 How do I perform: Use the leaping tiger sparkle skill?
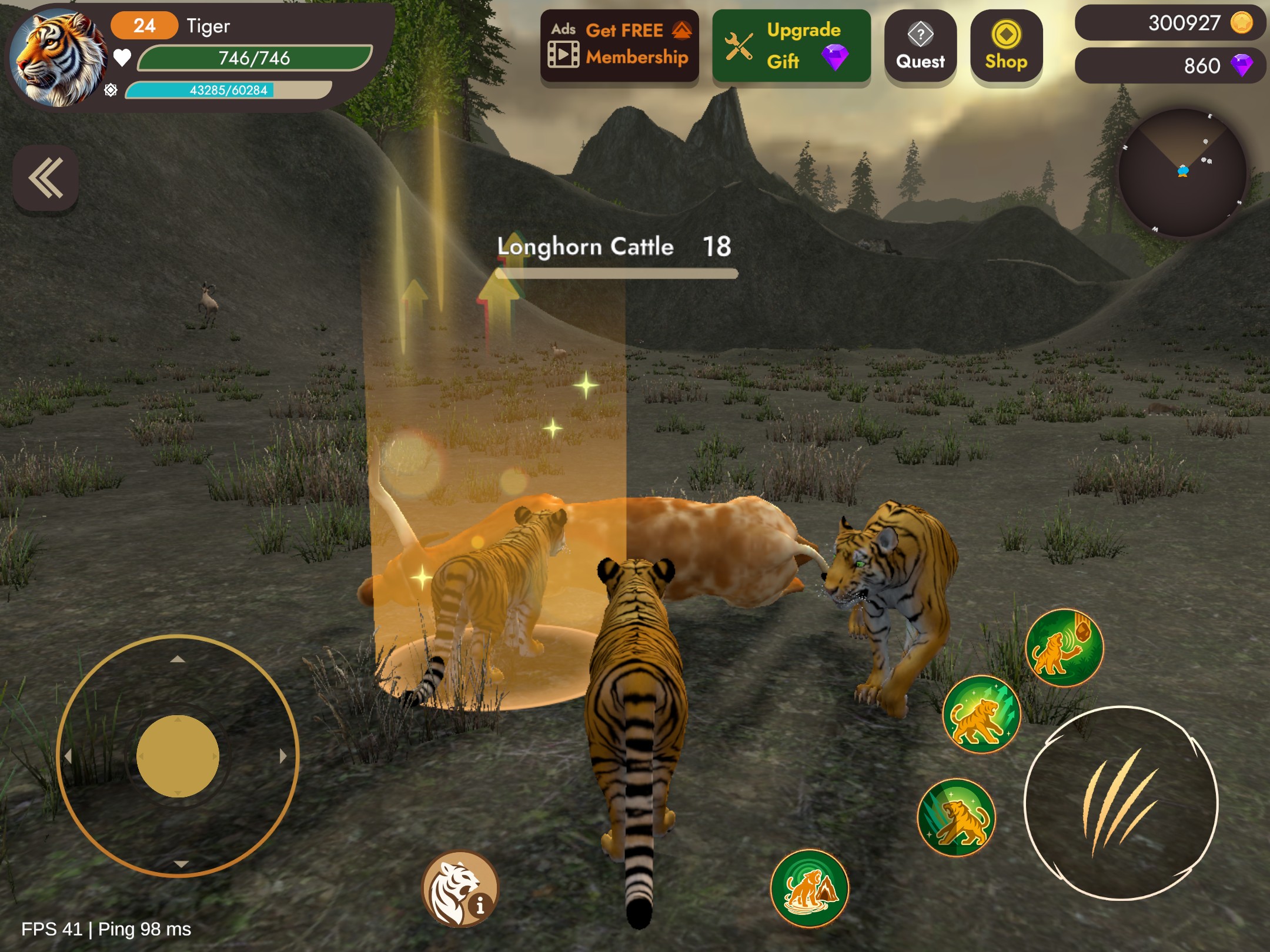pyautogui.click(x=981, y=715)
